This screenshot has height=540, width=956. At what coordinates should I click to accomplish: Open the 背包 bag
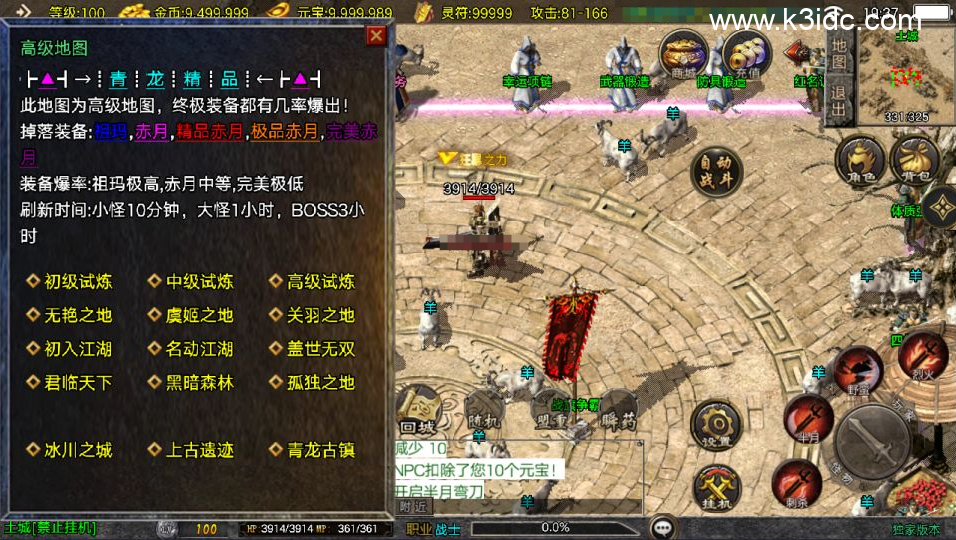point(914,161)
